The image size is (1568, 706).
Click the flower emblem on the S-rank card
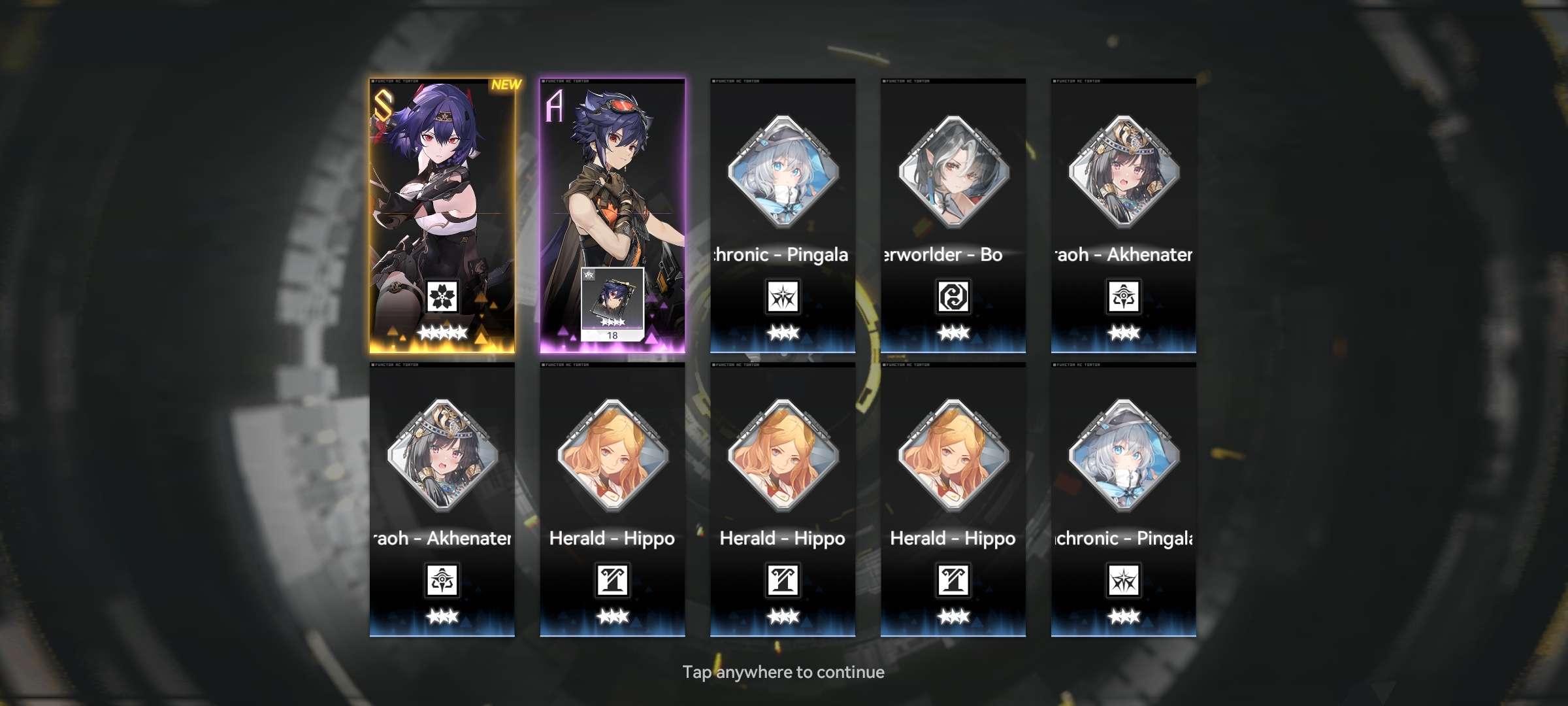[x=442, y=297]
